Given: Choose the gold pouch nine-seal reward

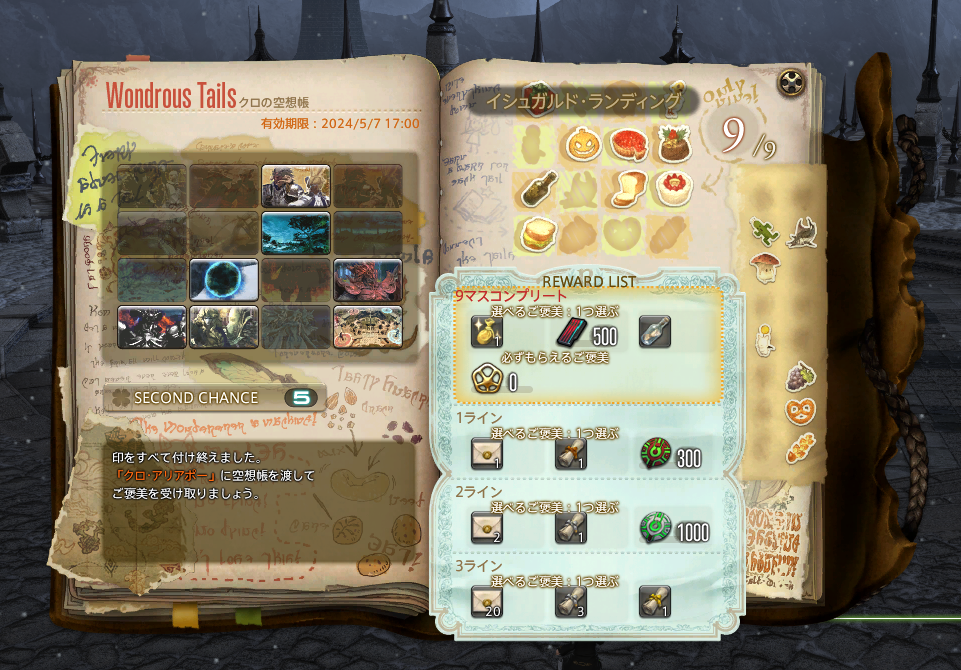Looking at the screenshot, I should (x=485, y=331).
